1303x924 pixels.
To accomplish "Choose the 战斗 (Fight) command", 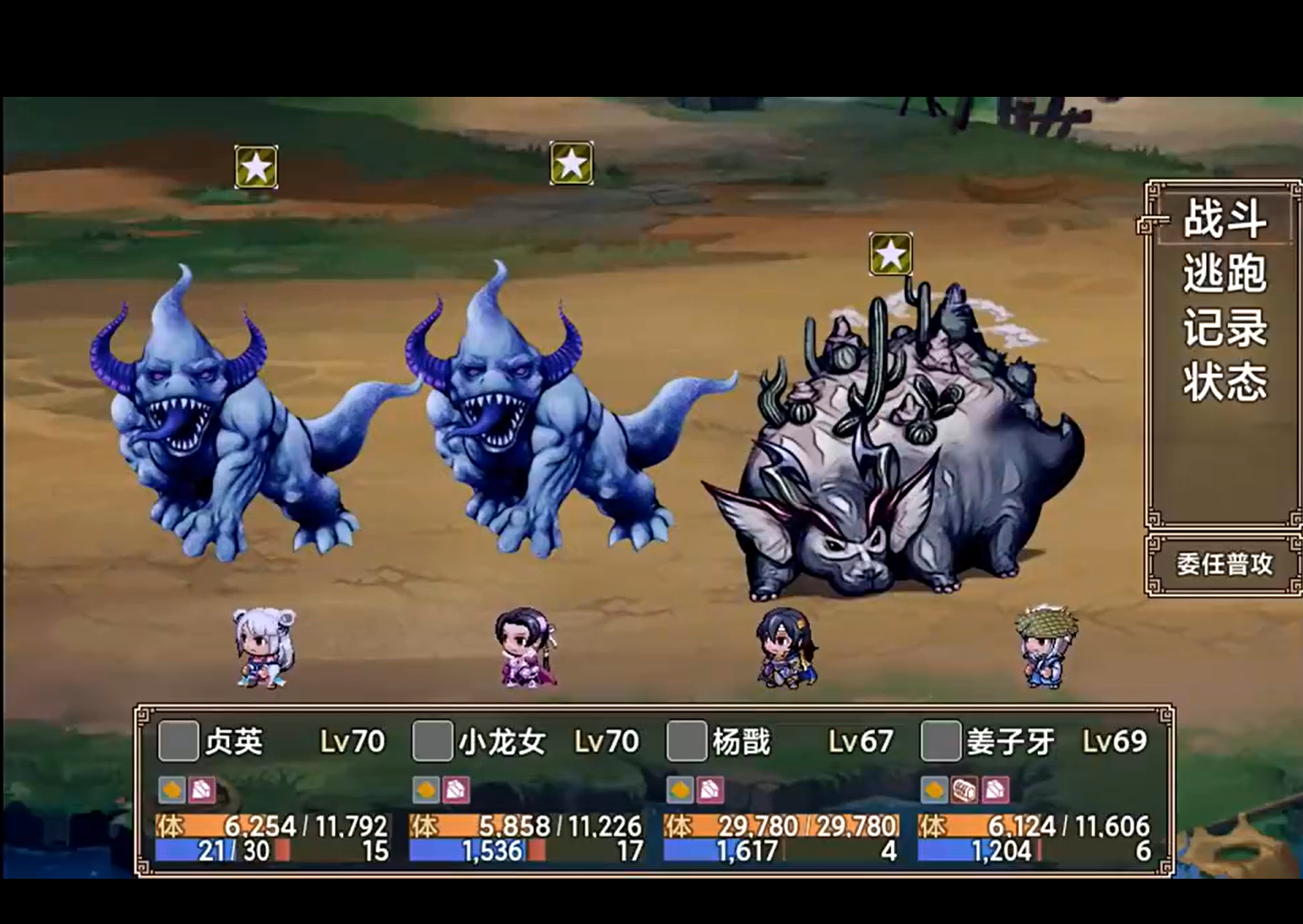I will tap(1224, 219).
